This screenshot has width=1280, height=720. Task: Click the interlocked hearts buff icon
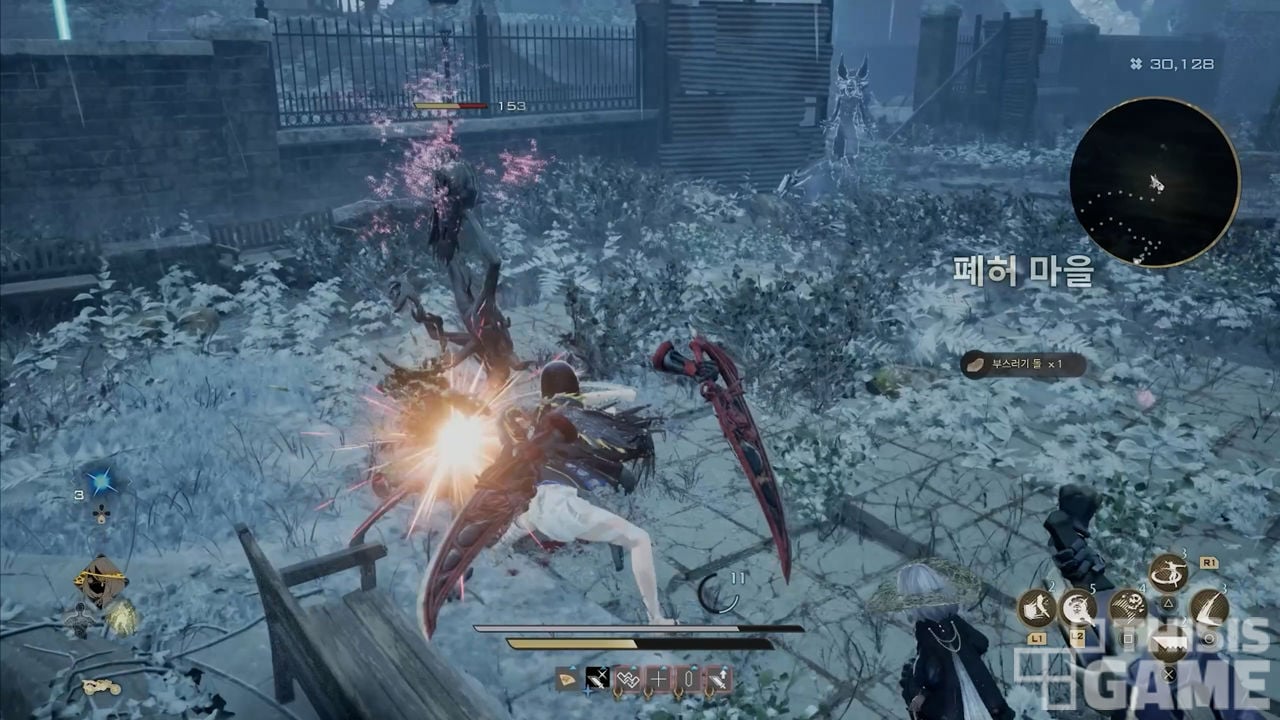pyautogui.click(x=627, y=679)
